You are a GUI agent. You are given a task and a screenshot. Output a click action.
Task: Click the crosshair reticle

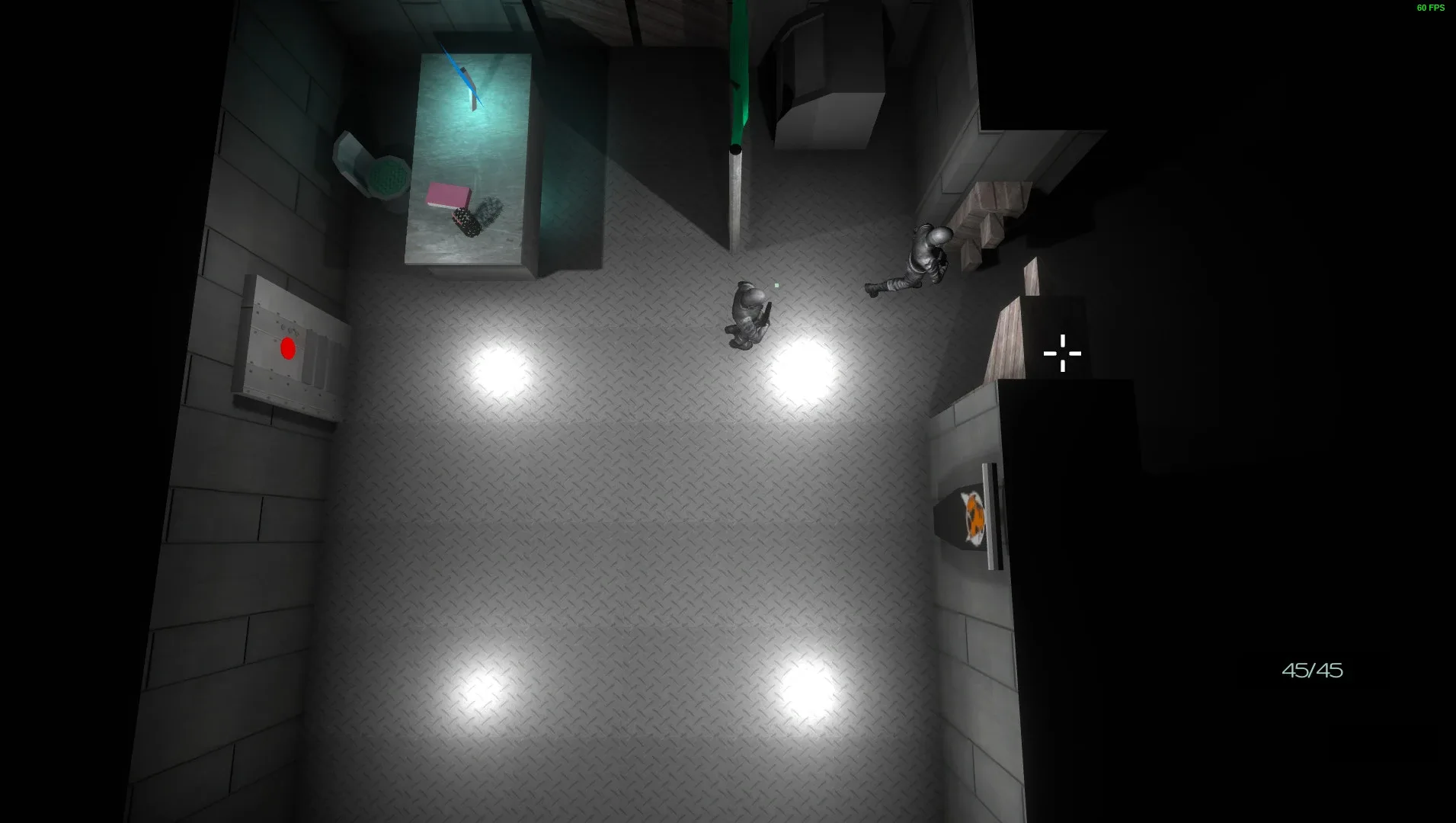pyautogui.click(x=1061, y=354)
